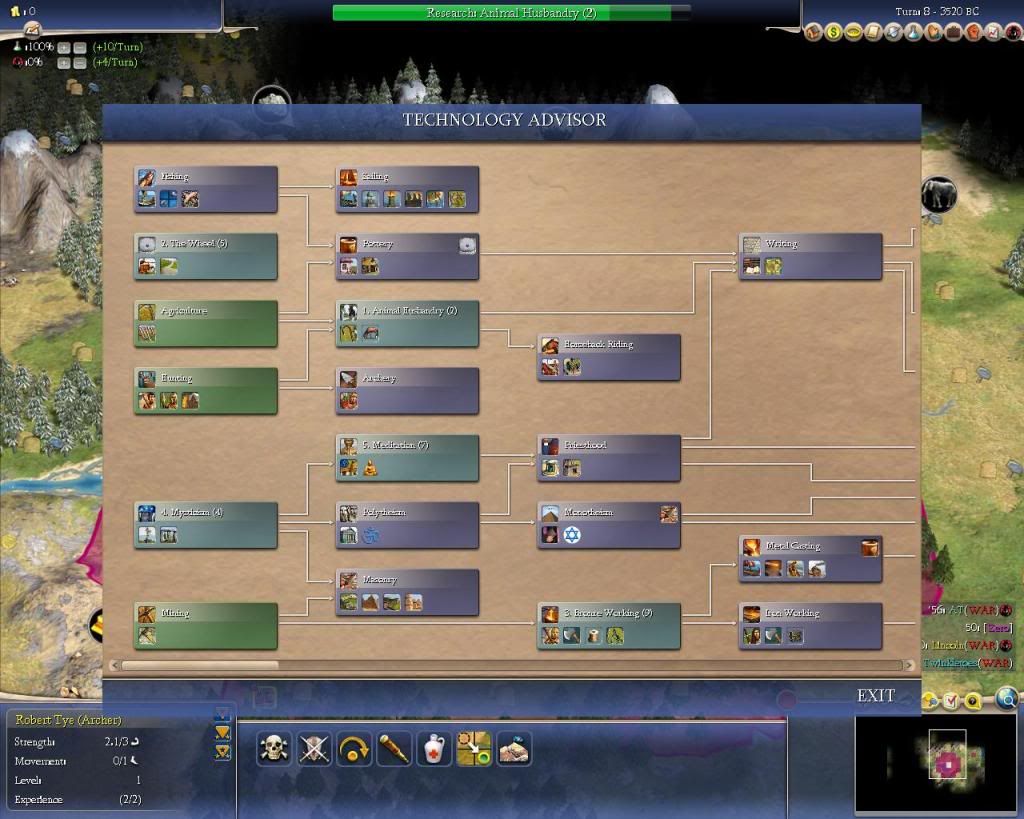
Task: Click the skull unit action icon
Action: point(273,748)
